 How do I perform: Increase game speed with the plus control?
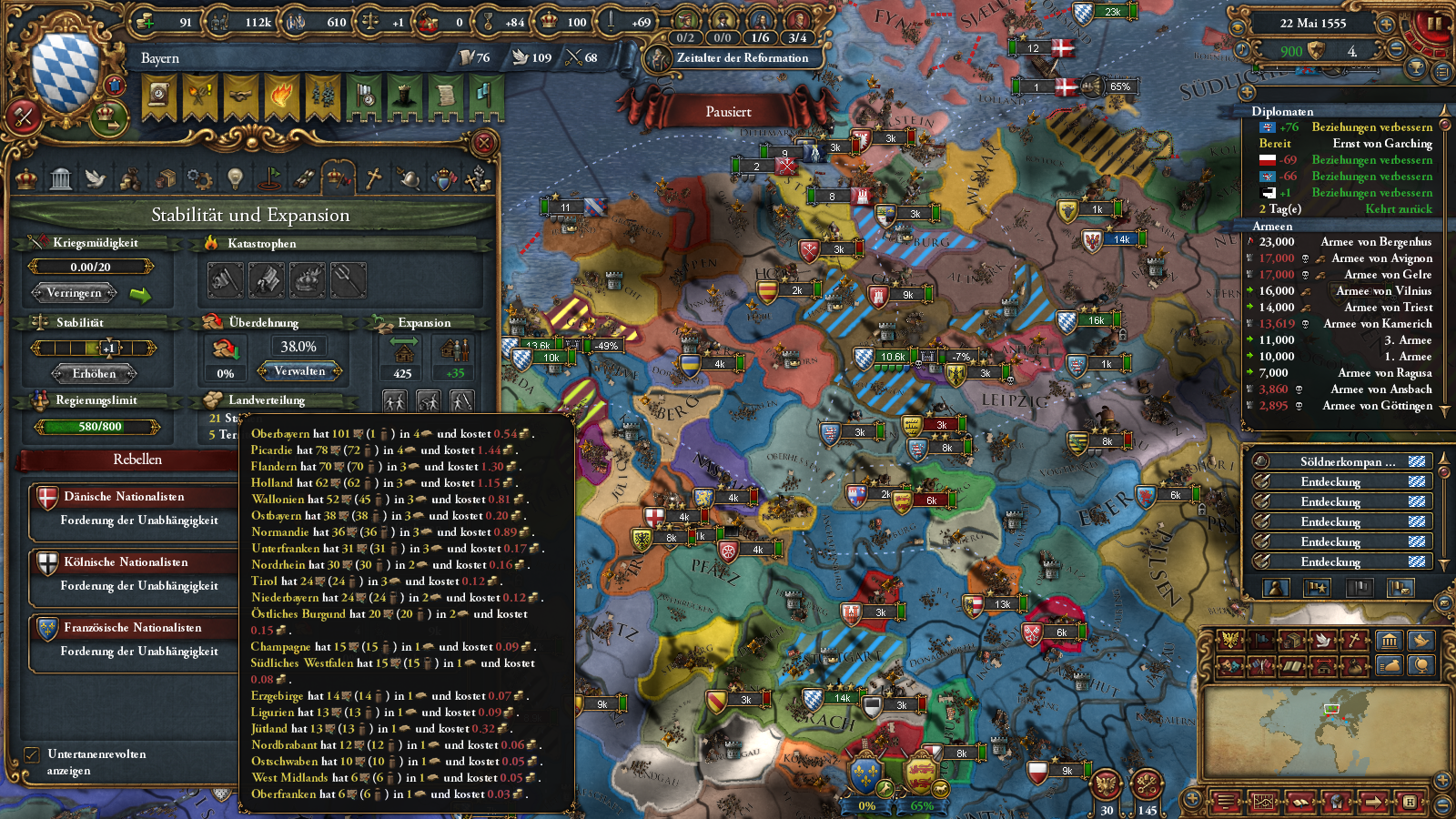(1386, 25)
